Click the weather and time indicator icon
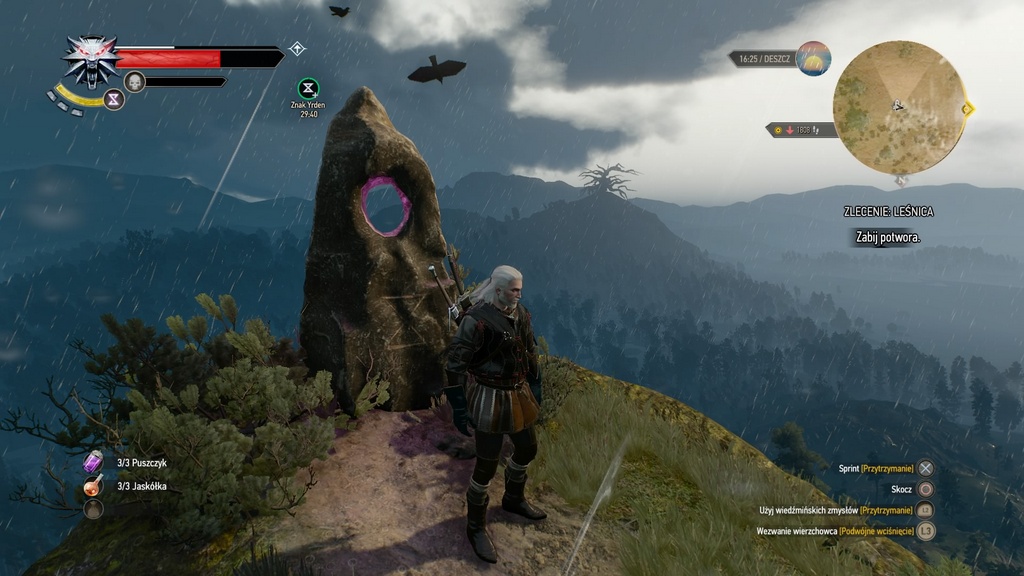The width and height of the screenshot is (1024, 576). pos(813,59)
